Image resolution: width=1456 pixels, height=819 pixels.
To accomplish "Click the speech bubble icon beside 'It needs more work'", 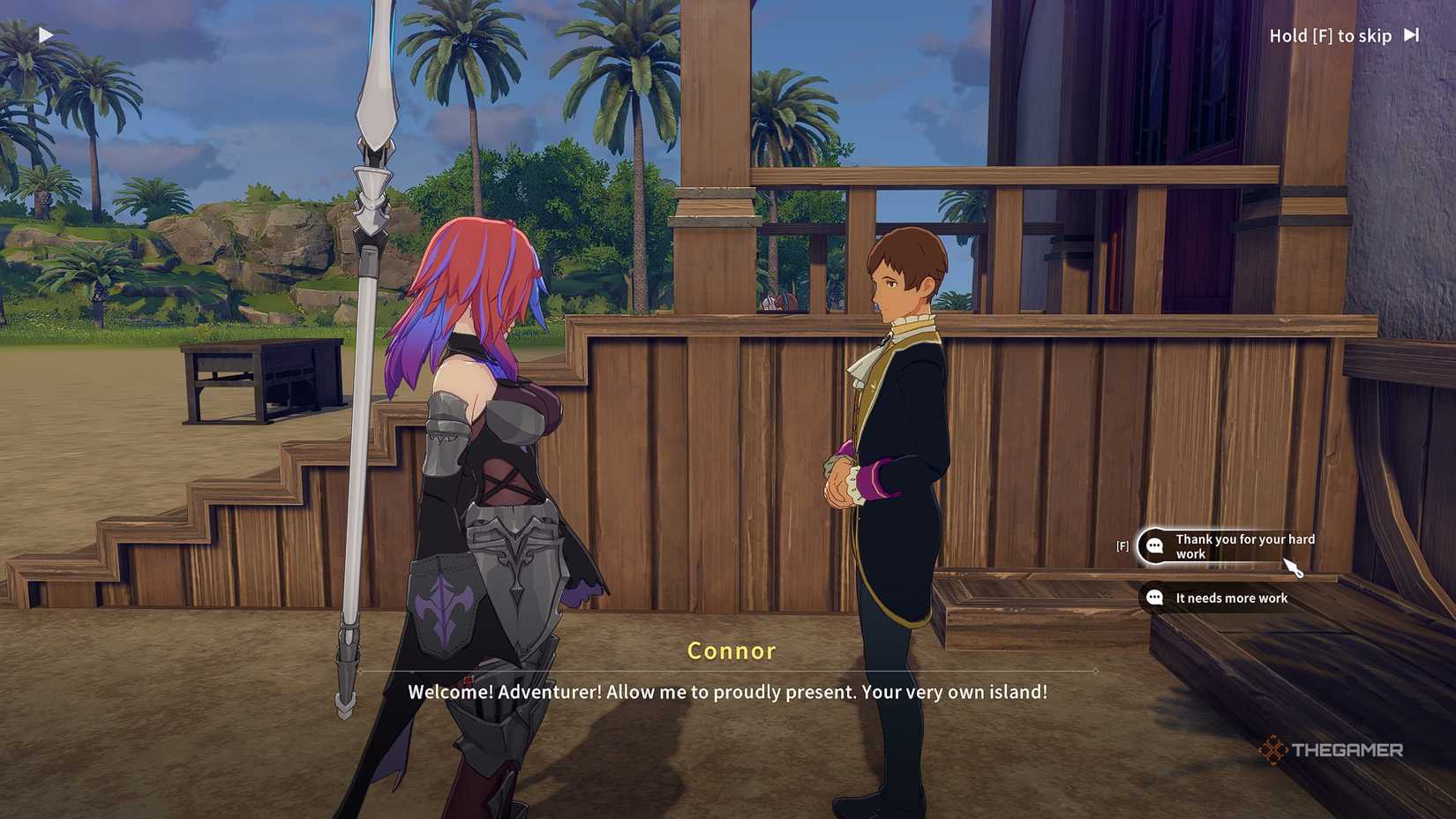I will pyautogui.click(x=1155, y=598).
